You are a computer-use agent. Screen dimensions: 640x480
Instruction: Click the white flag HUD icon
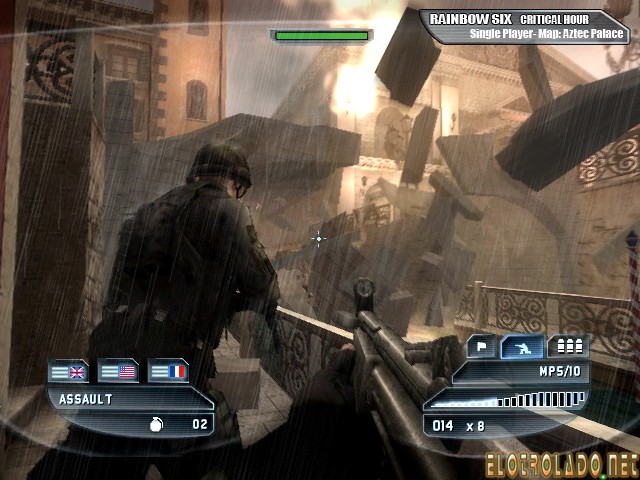482,347
